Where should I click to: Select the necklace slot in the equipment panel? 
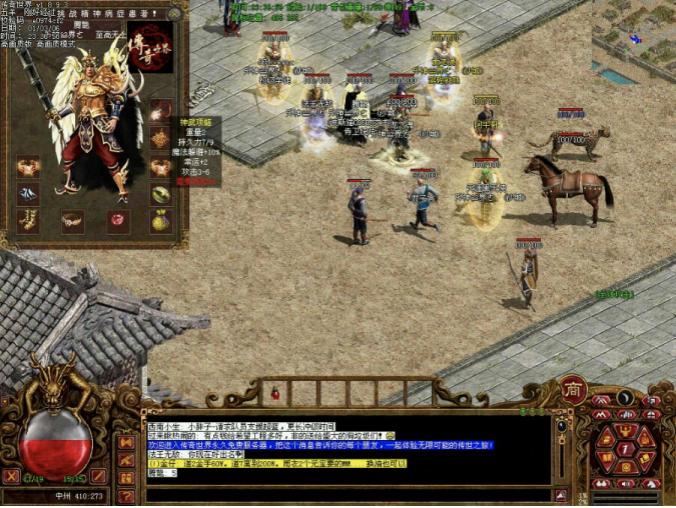click(x=160, y=139)
